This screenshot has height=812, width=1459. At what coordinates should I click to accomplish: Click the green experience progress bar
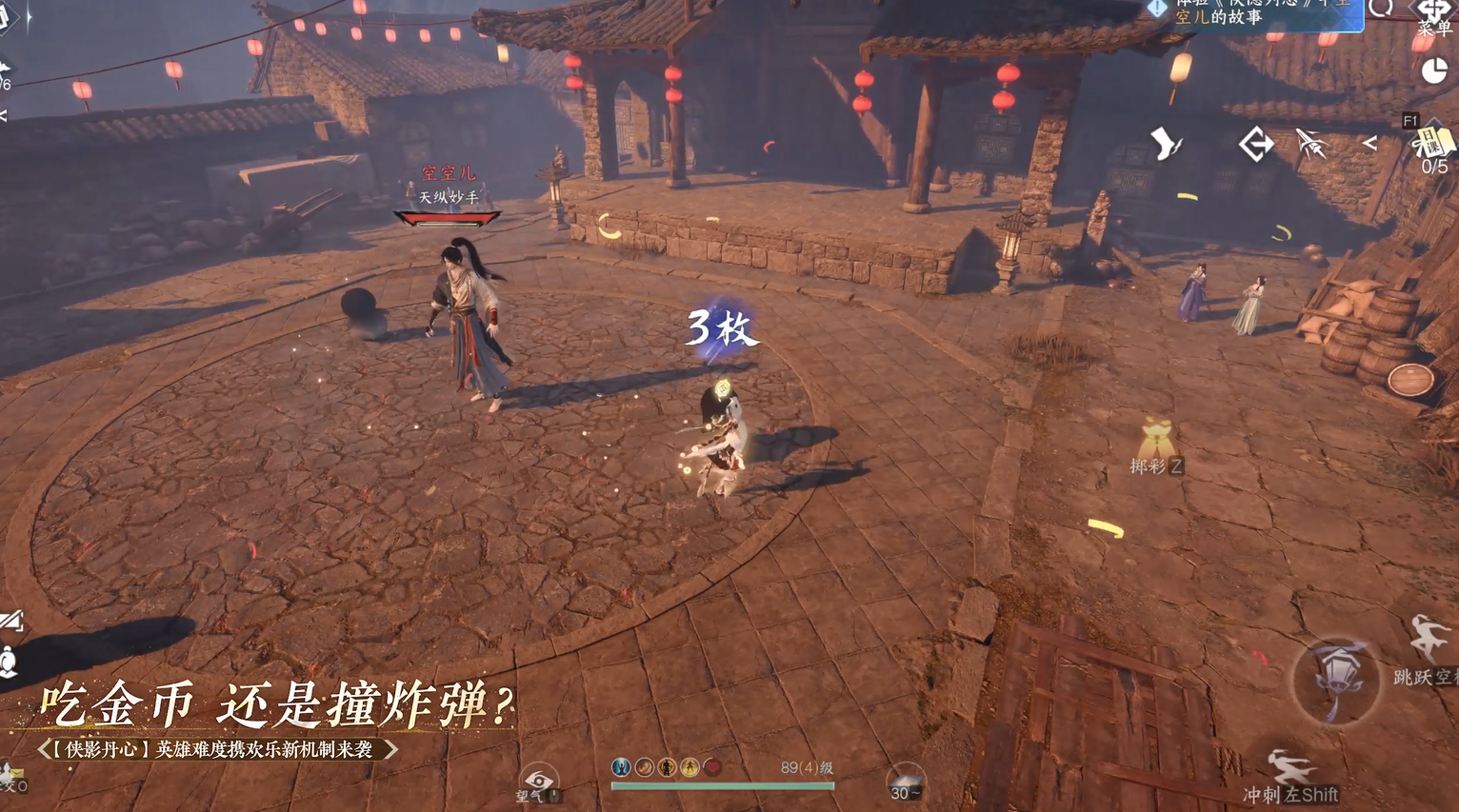coord(724,786)
